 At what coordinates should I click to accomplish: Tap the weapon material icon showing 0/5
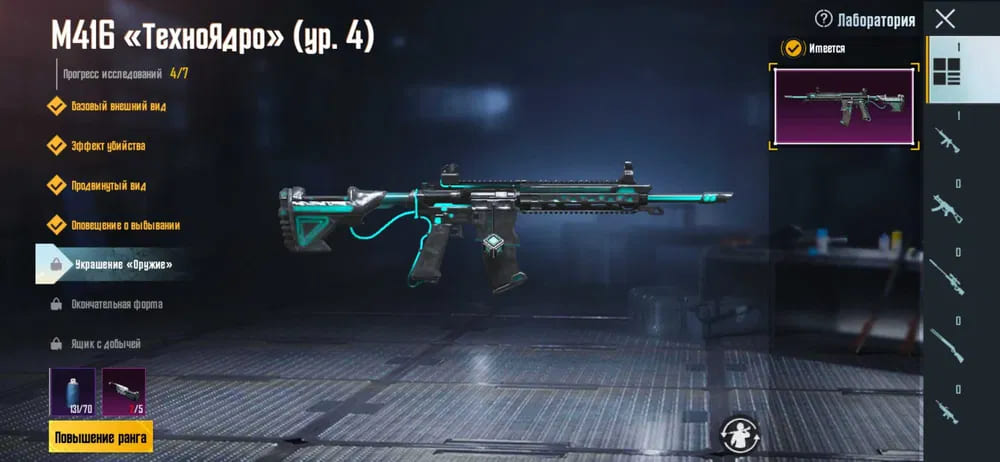124,391
